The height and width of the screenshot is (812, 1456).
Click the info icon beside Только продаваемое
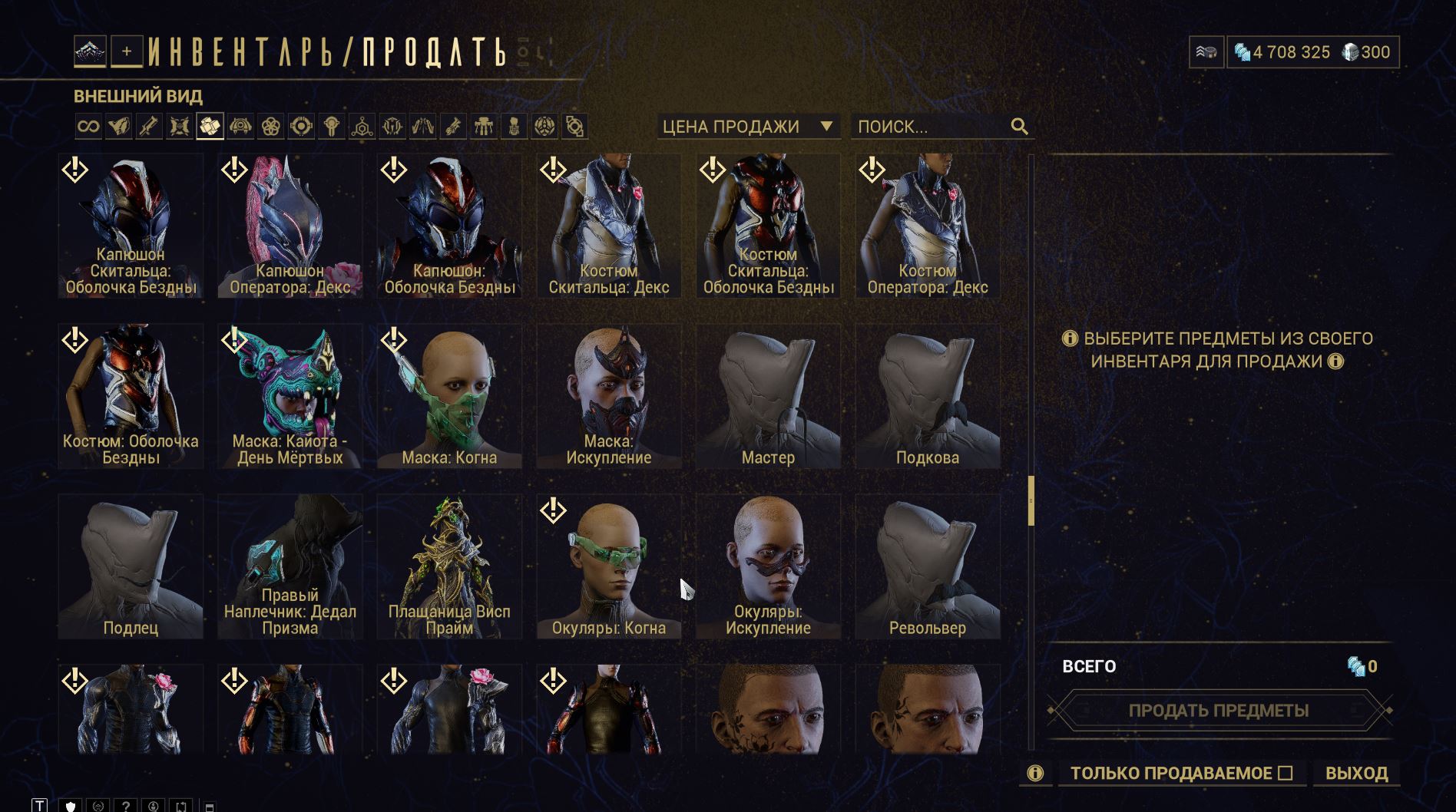click(x=1035, y=773)
